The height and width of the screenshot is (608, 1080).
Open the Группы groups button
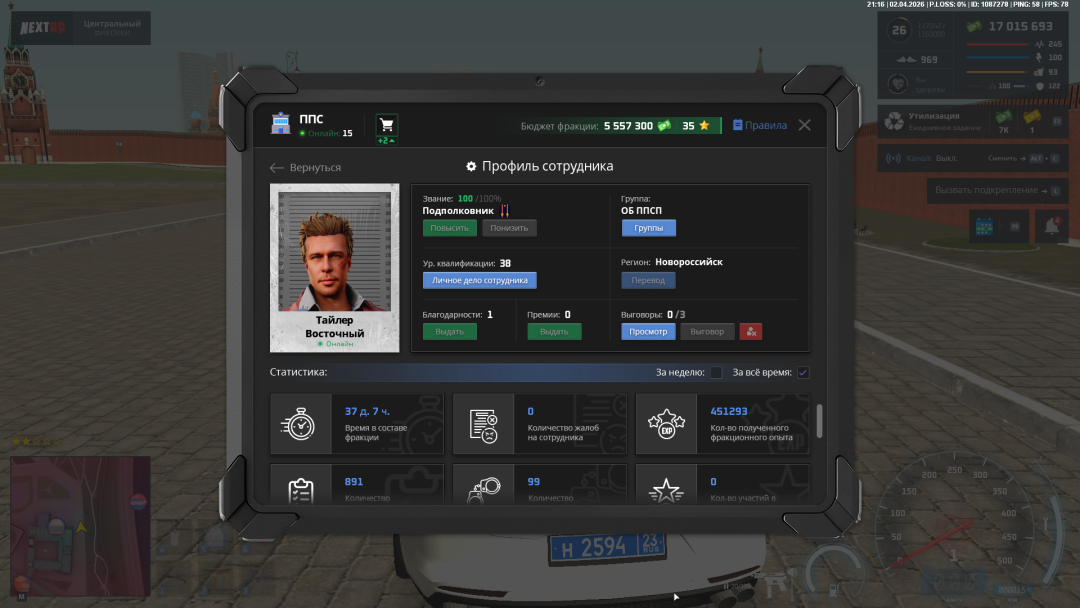click(648, 228)
